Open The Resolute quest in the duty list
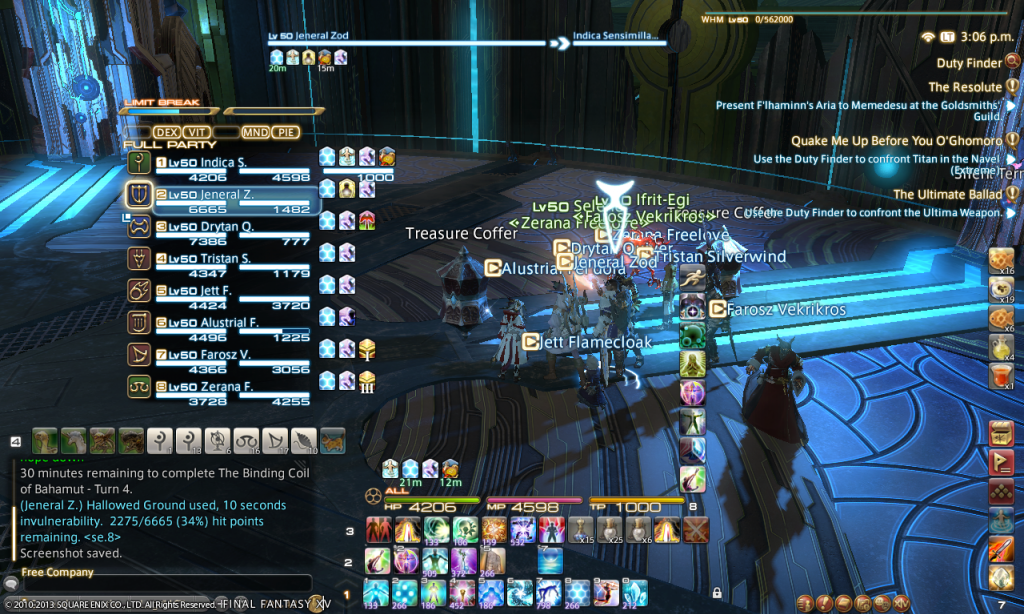Viewport: 1024px width, 614px height. [x=964, y=87]
